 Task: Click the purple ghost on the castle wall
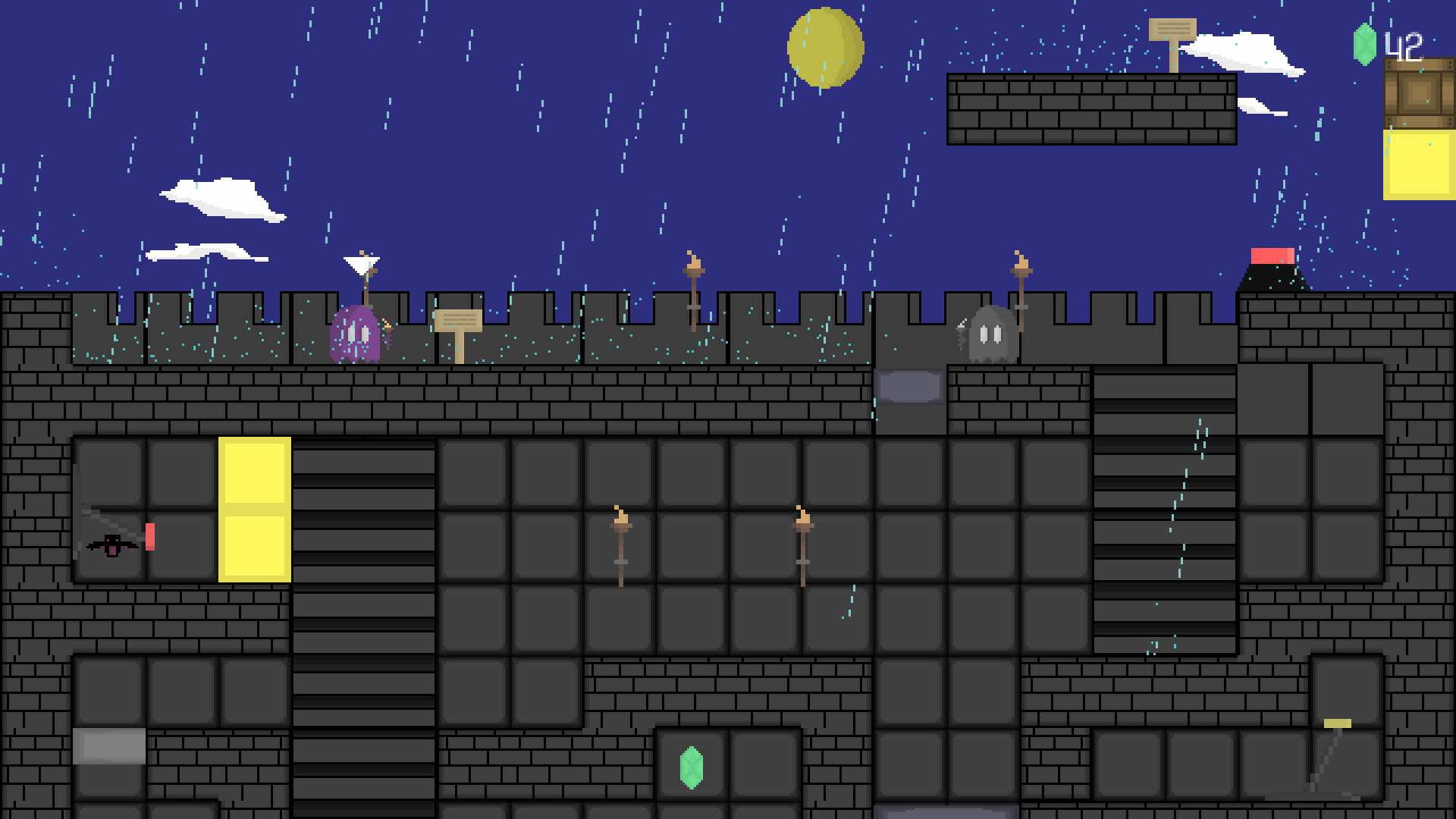click(356, 334)
